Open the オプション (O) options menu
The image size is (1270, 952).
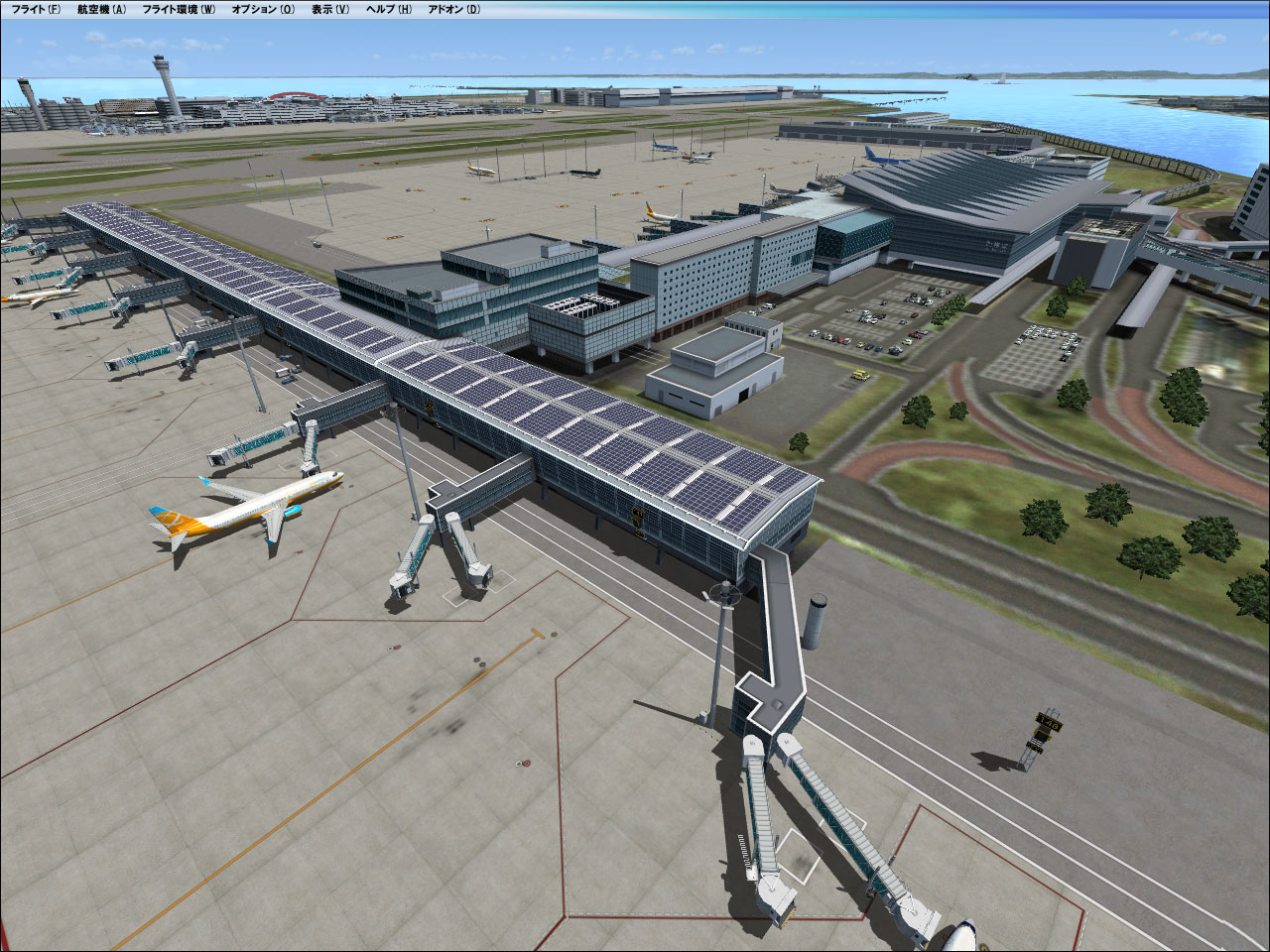(x=263, y=9)
